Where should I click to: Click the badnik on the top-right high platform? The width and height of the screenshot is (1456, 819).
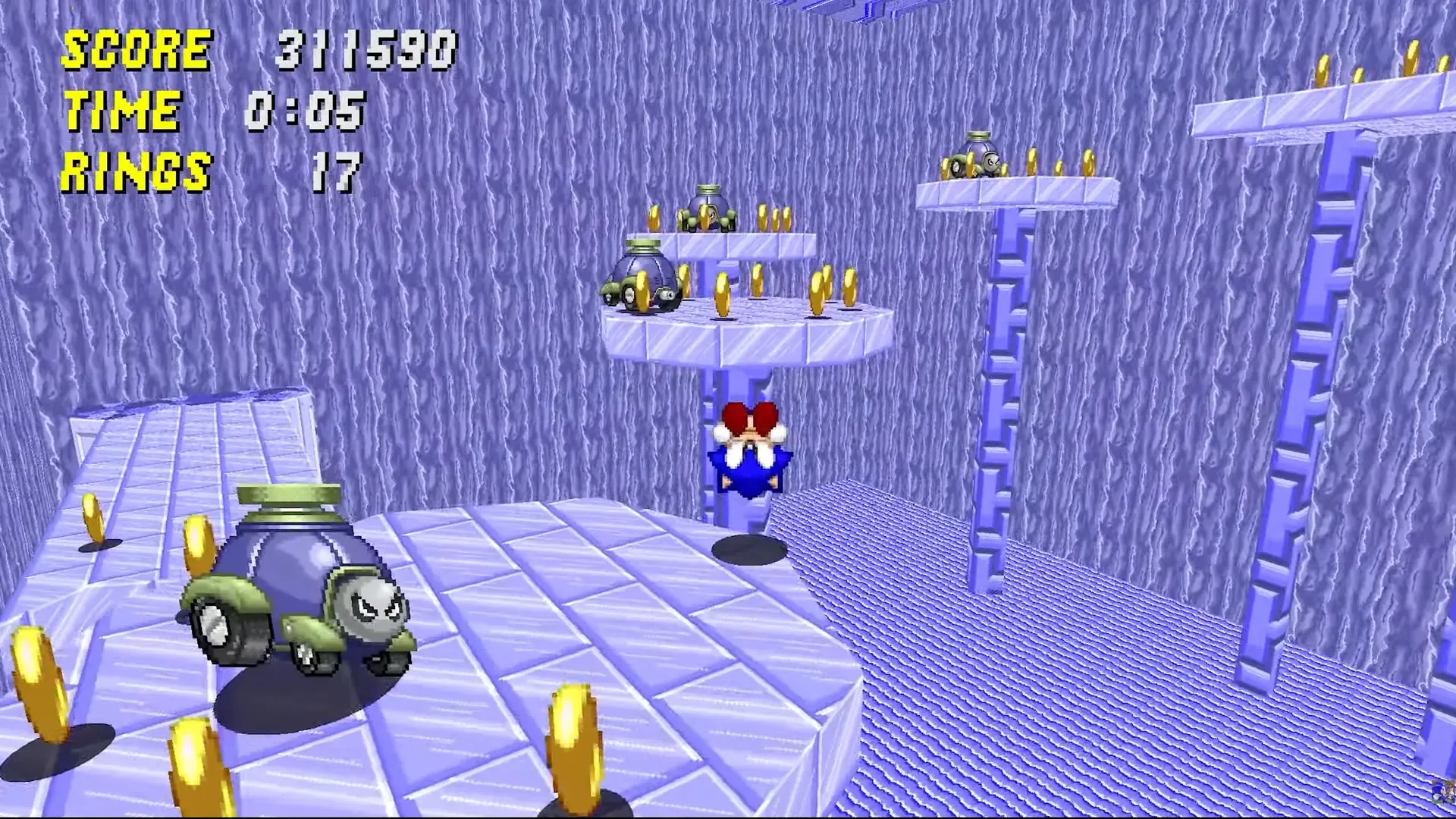[x=978, y=159]
